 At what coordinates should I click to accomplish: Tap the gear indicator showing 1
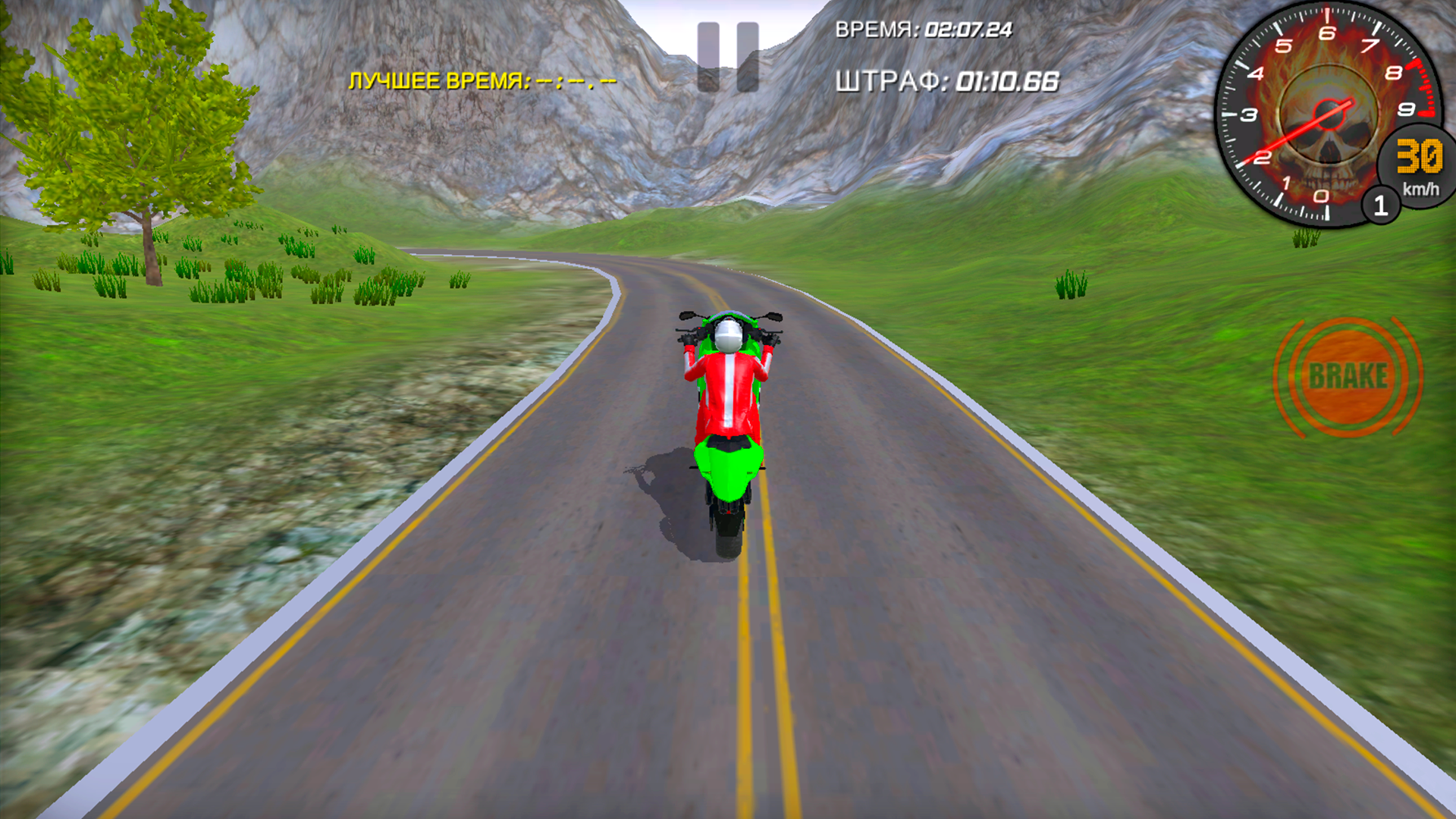[1382, 205]
